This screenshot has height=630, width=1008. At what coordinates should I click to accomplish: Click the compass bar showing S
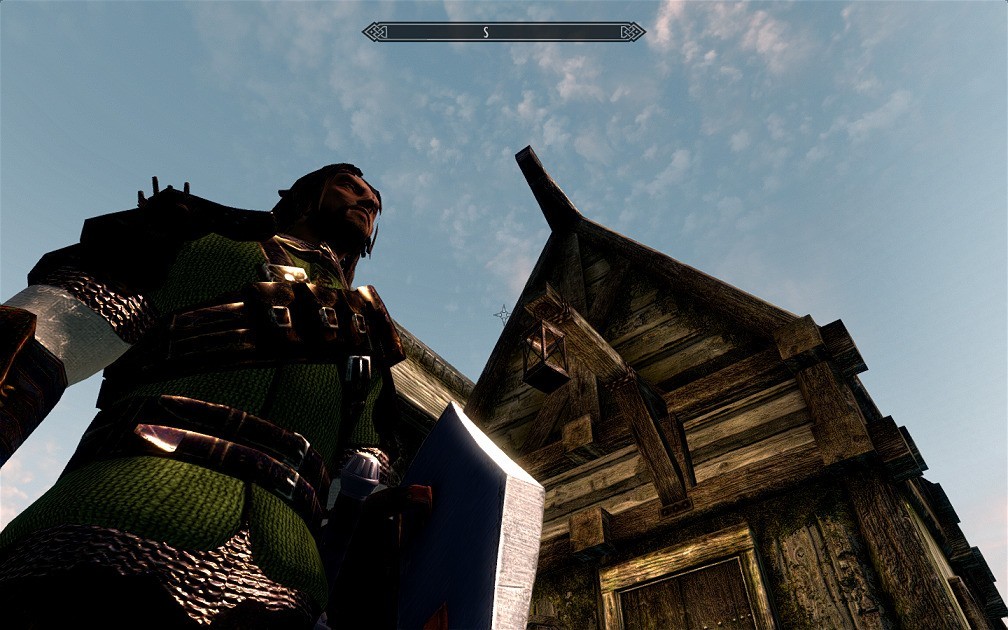503,32
